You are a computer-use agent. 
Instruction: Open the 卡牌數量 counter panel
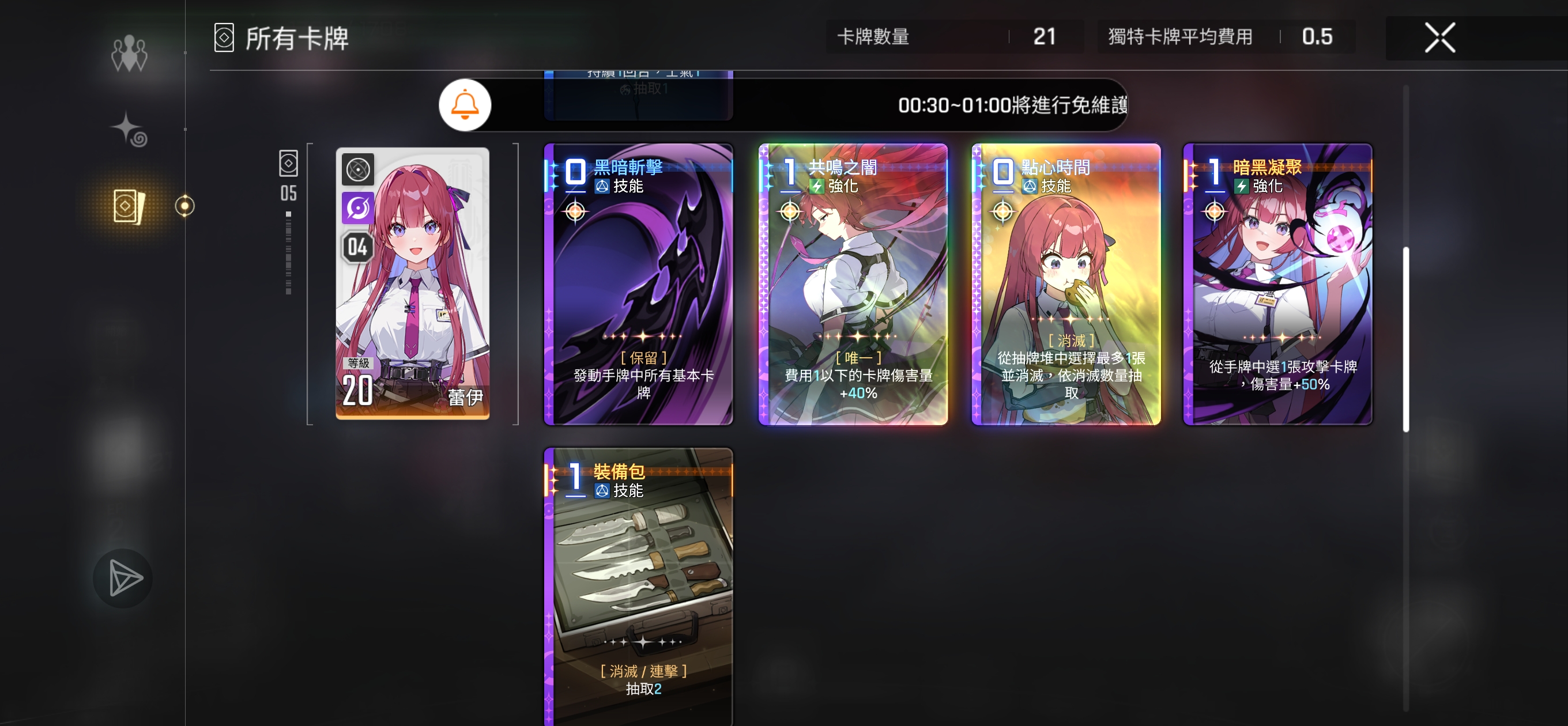pyautogui.click(x=956, y=36)
